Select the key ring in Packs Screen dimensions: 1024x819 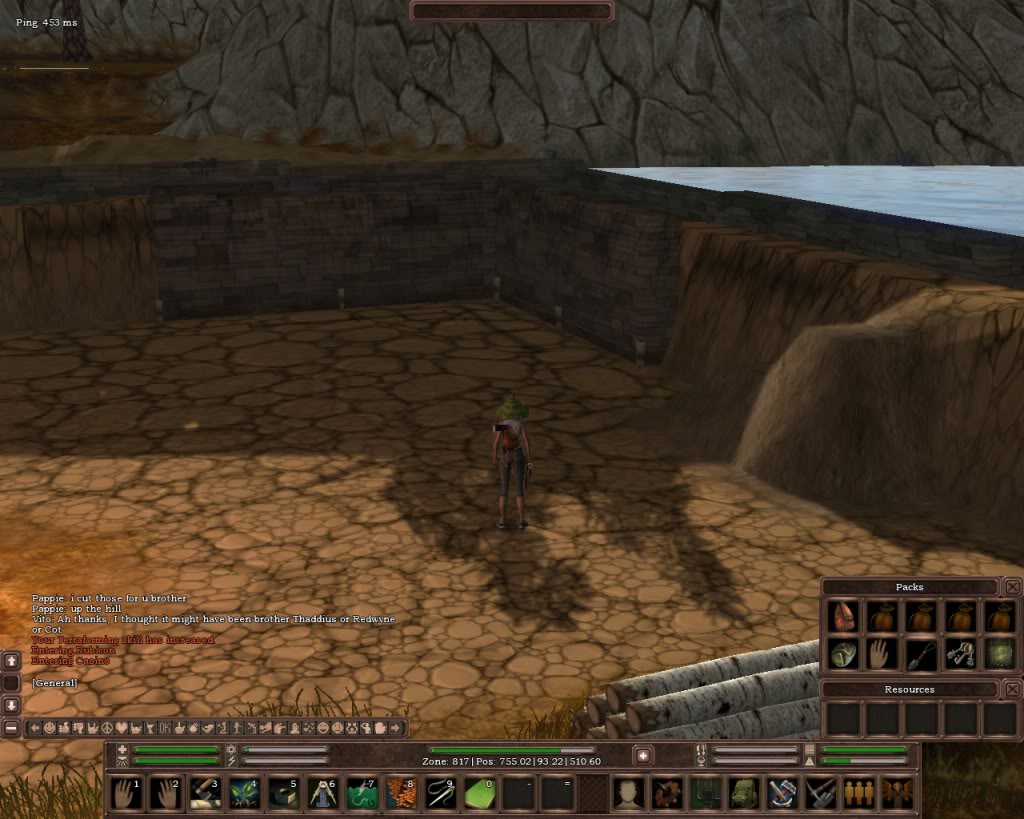click(959, 655)
